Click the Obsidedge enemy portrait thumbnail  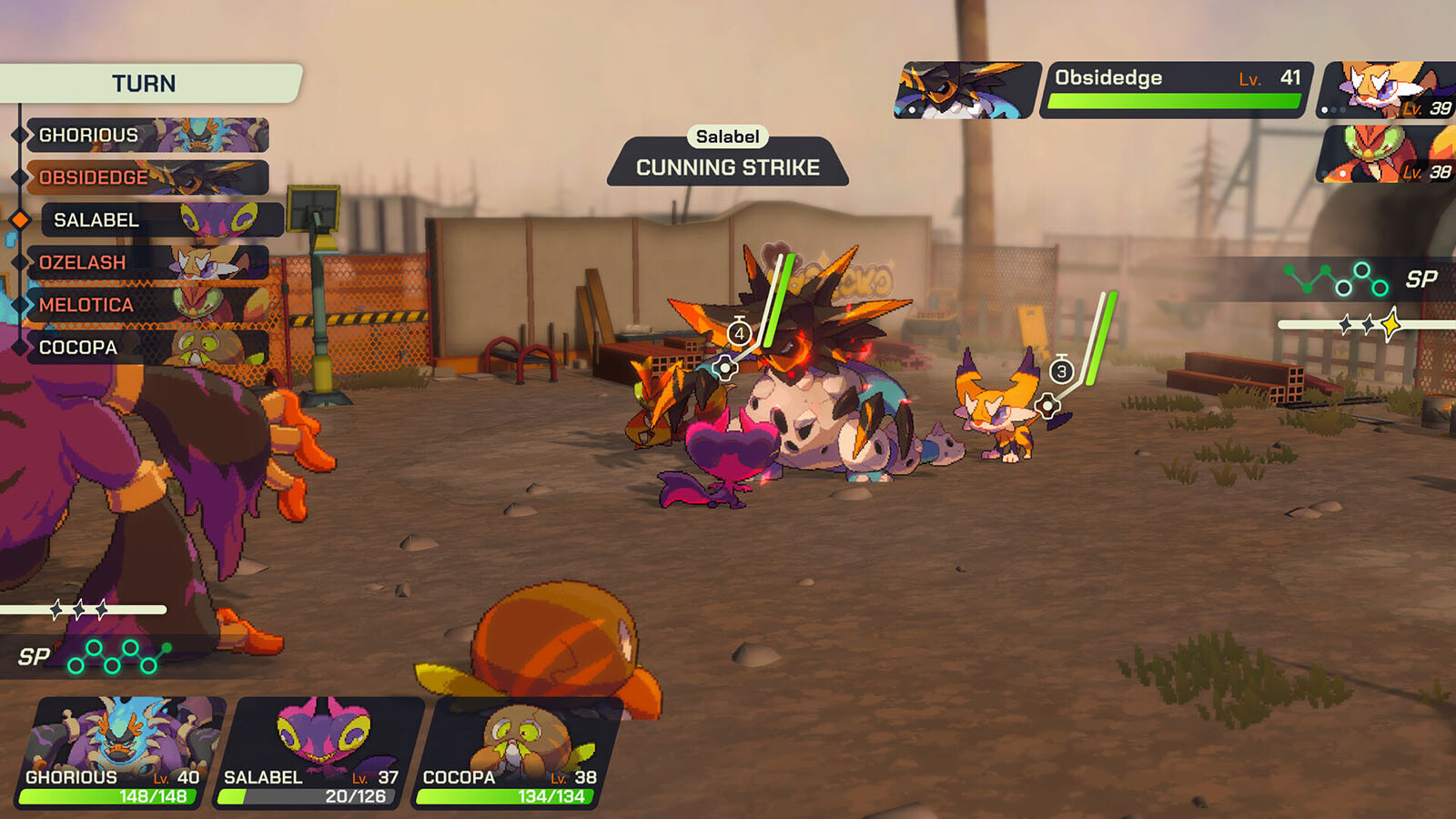(966, 90)
